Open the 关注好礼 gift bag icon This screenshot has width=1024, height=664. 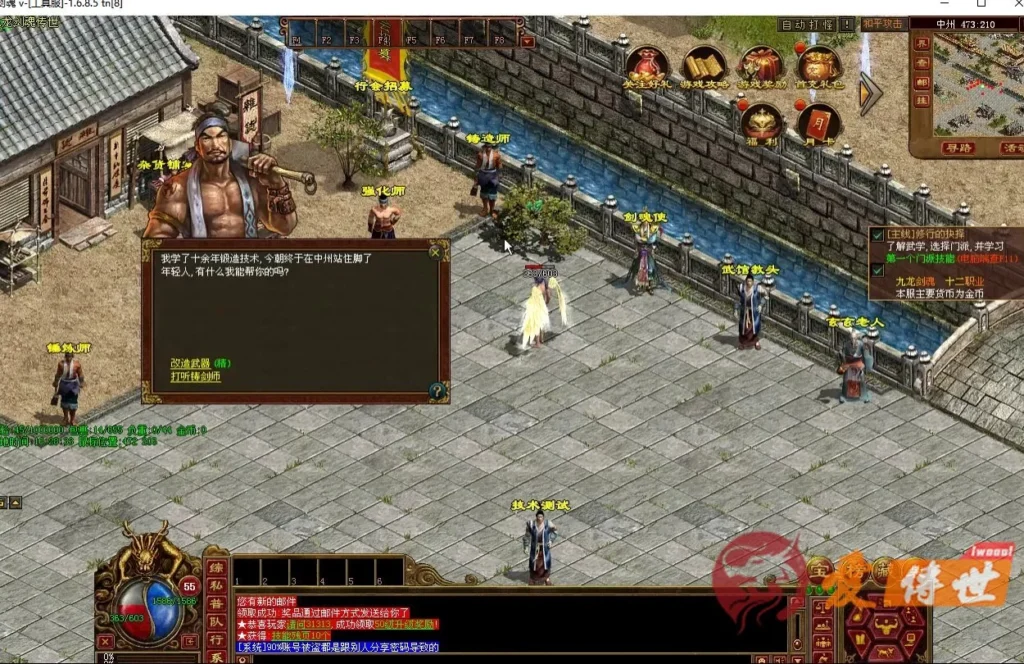tap(646, 66)
